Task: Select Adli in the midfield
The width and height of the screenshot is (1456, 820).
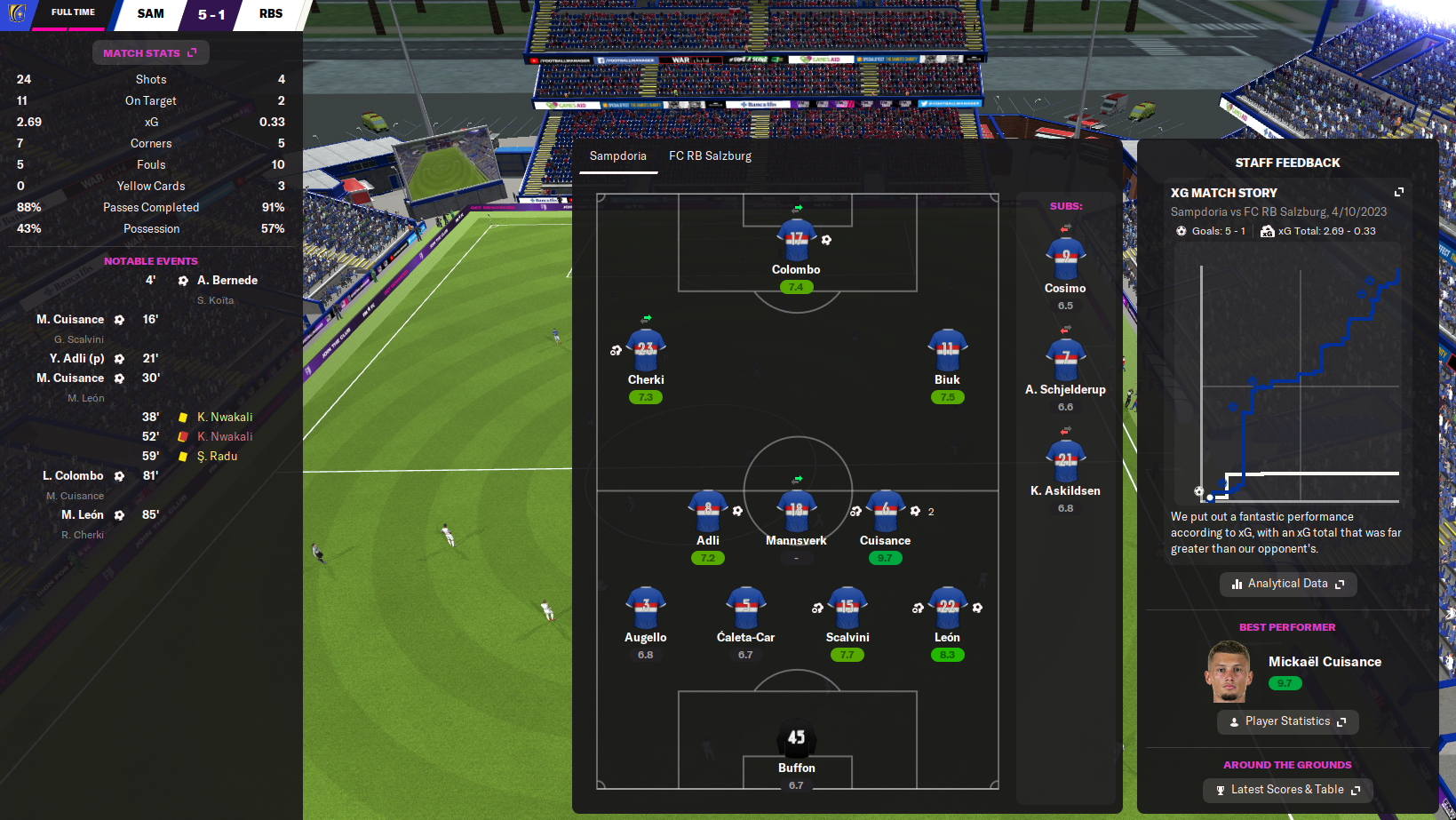Action: [708, 512]
